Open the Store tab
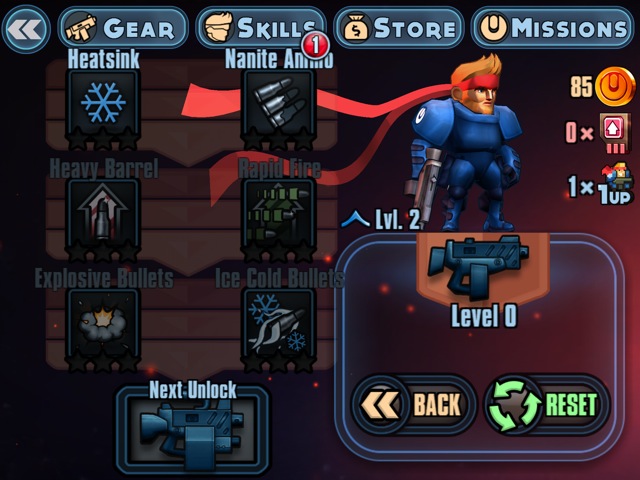 point(398,28)
